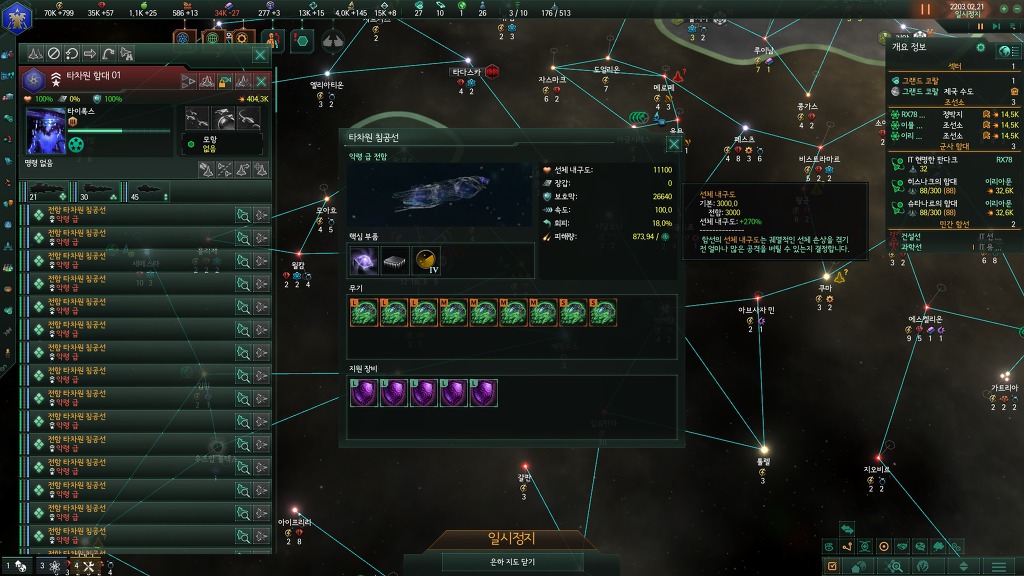1024x576 pixels.
Task: Click the first purple shield utility slot
Action: coord(364,392)
